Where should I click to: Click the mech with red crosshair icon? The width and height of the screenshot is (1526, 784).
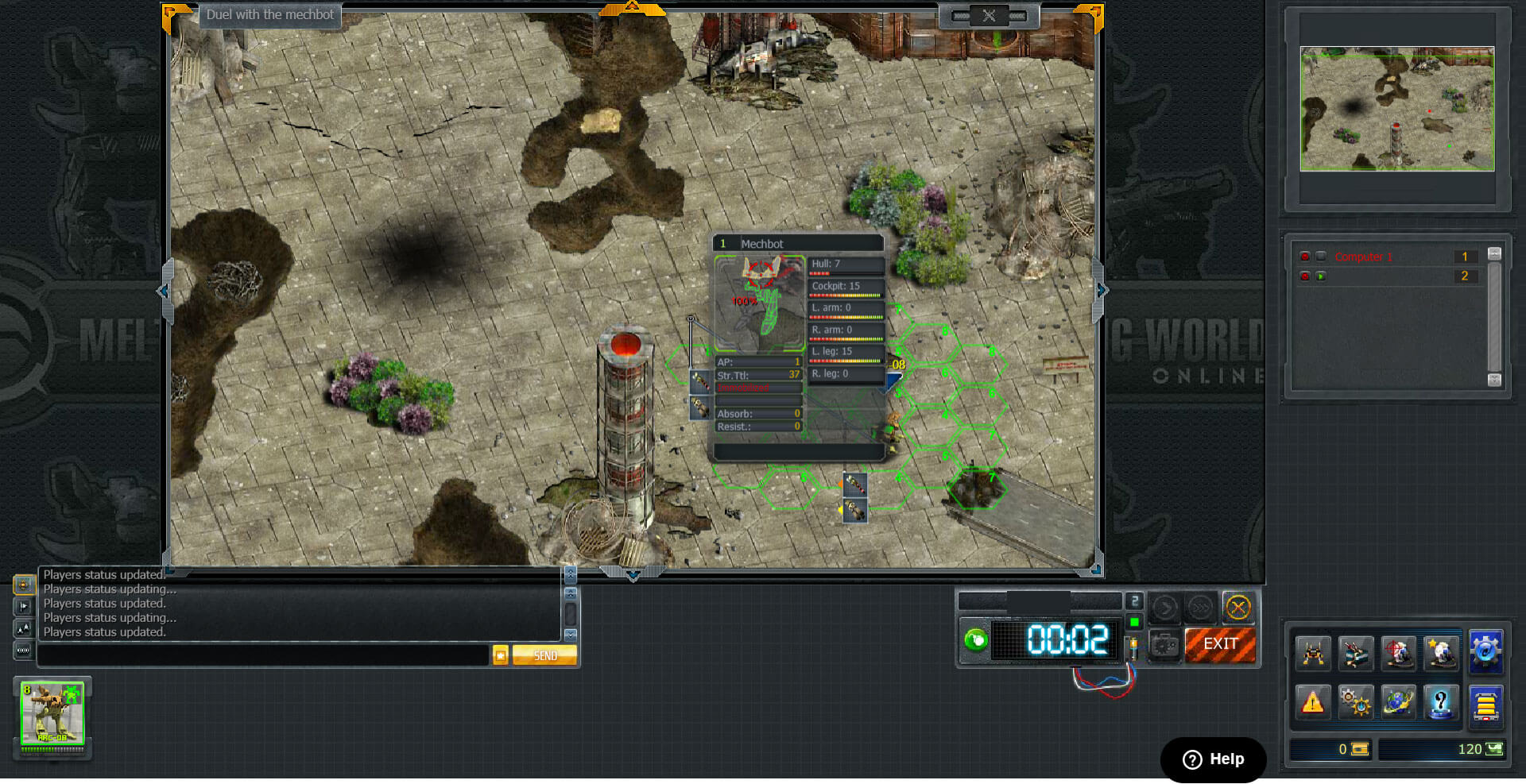(1398, 654)
